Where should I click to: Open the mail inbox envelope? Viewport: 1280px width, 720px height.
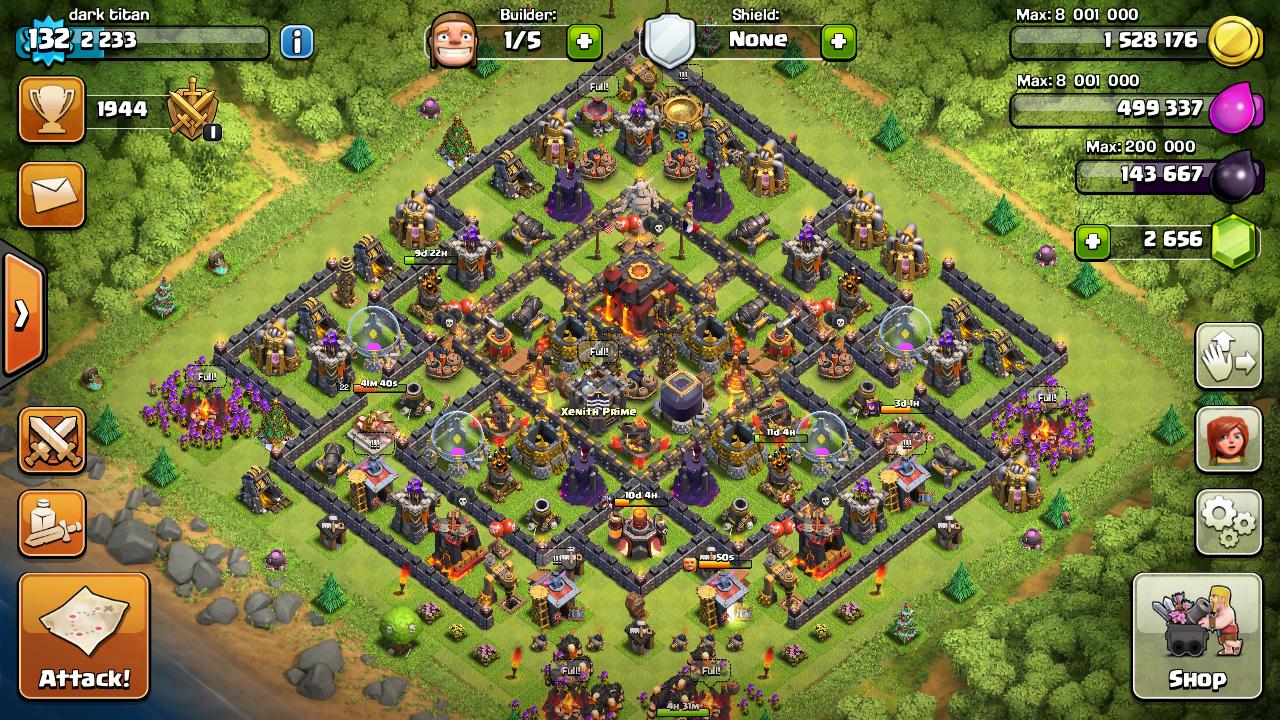pyautogui.click(x=52, y=195)
